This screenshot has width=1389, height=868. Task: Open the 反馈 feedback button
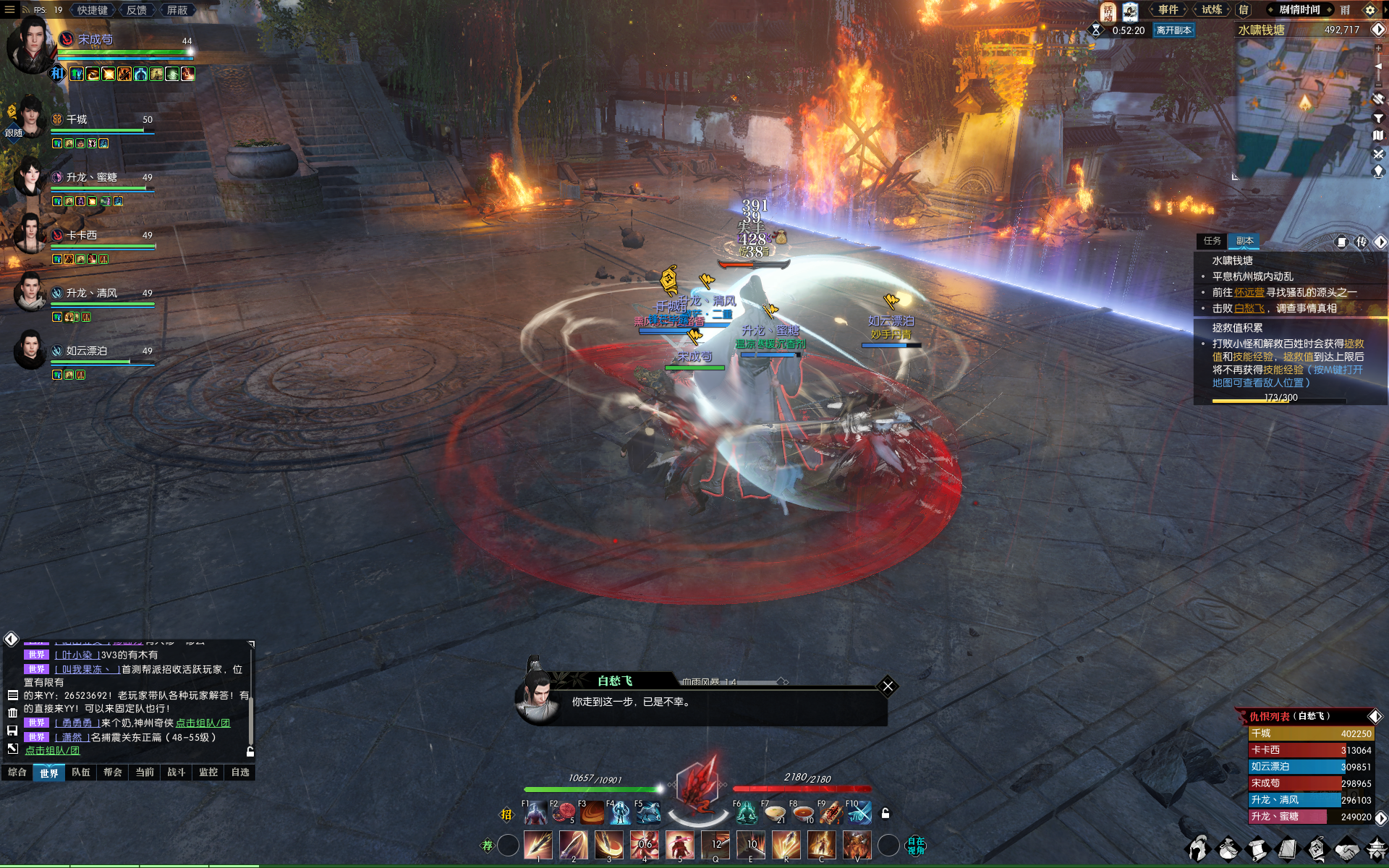[136, 10]
